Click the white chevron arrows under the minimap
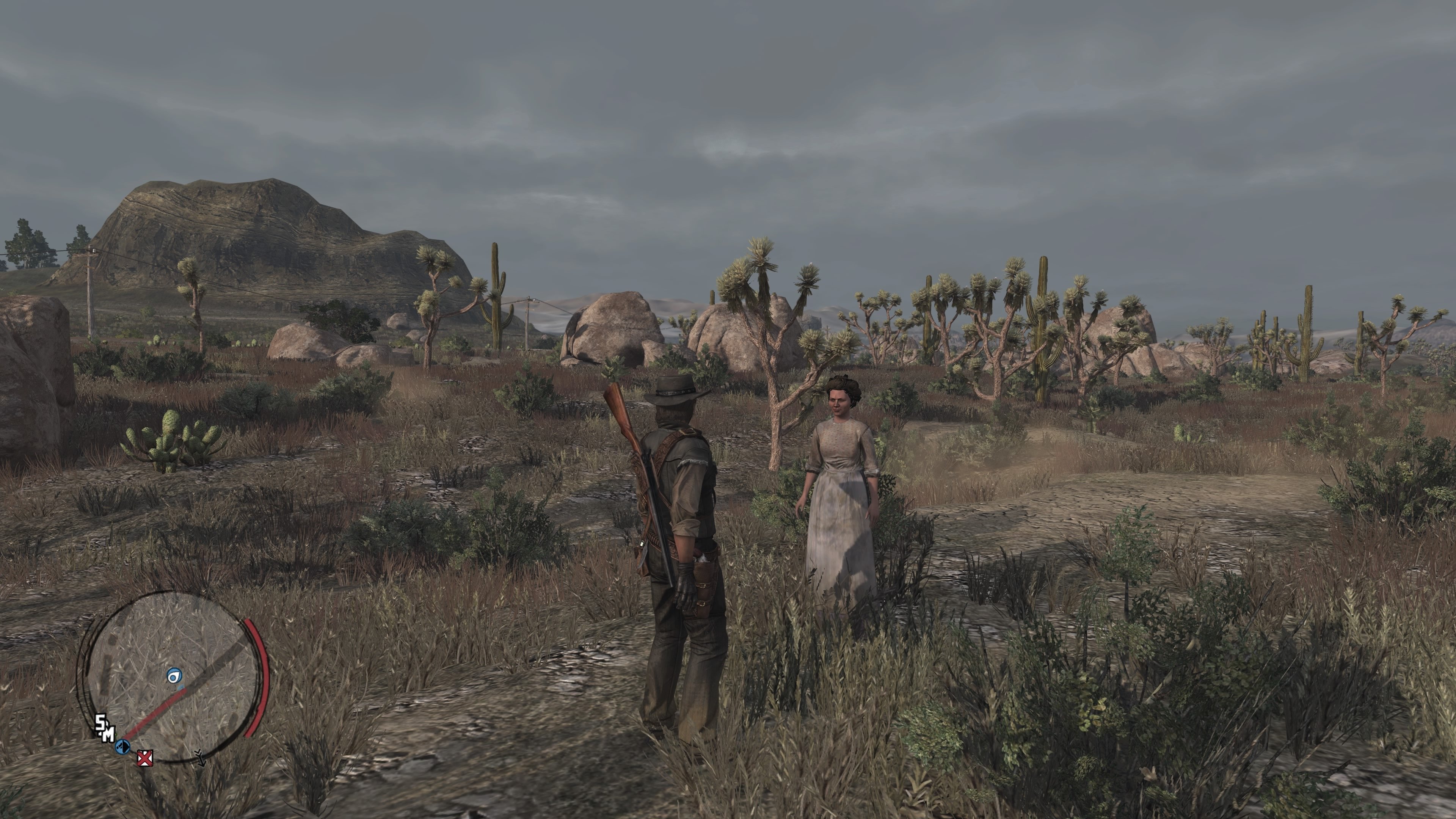1456x819 pixels. pos(201,759)
